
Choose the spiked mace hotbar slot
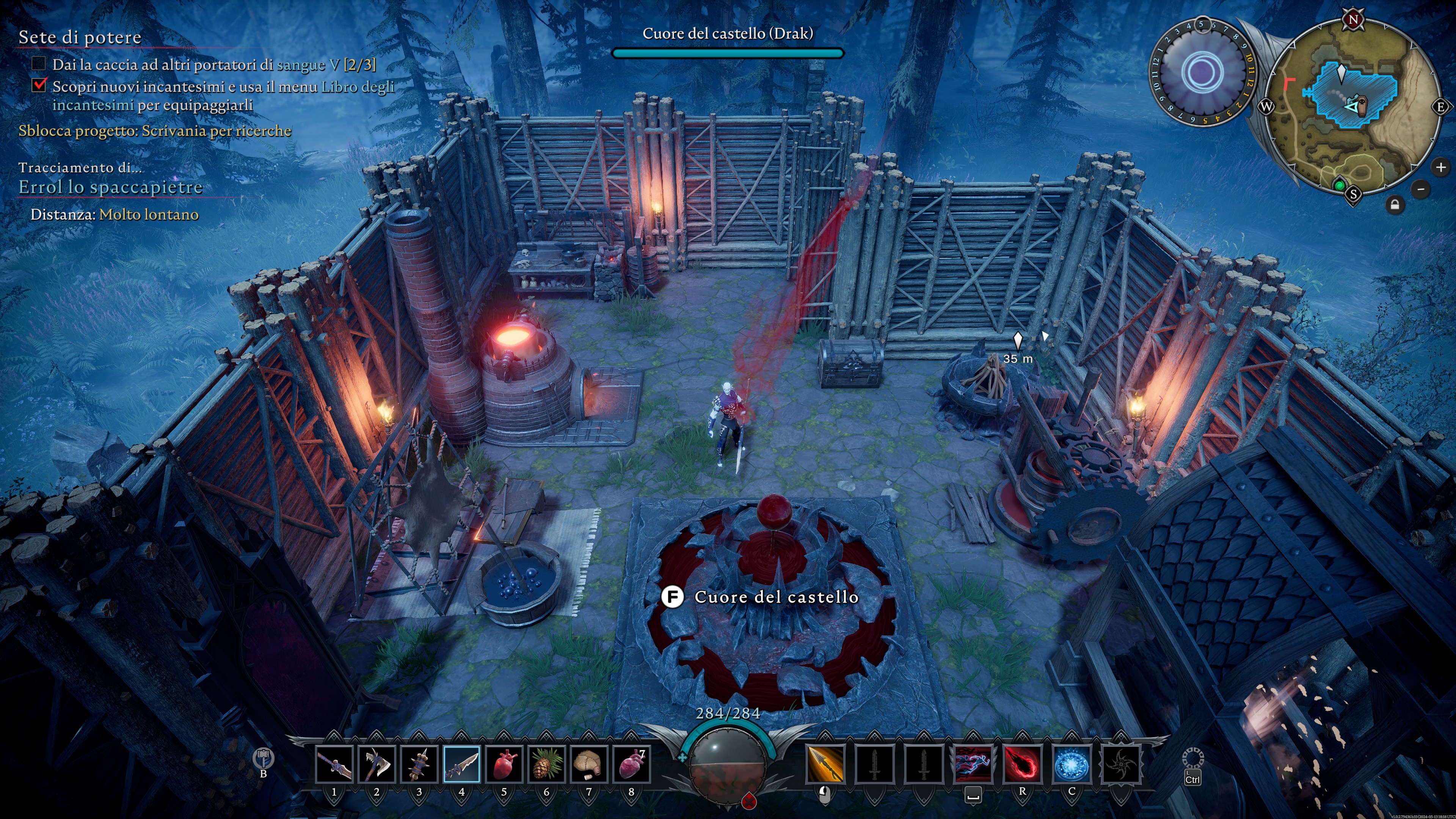pyautogui.click(x=419, y=764)
